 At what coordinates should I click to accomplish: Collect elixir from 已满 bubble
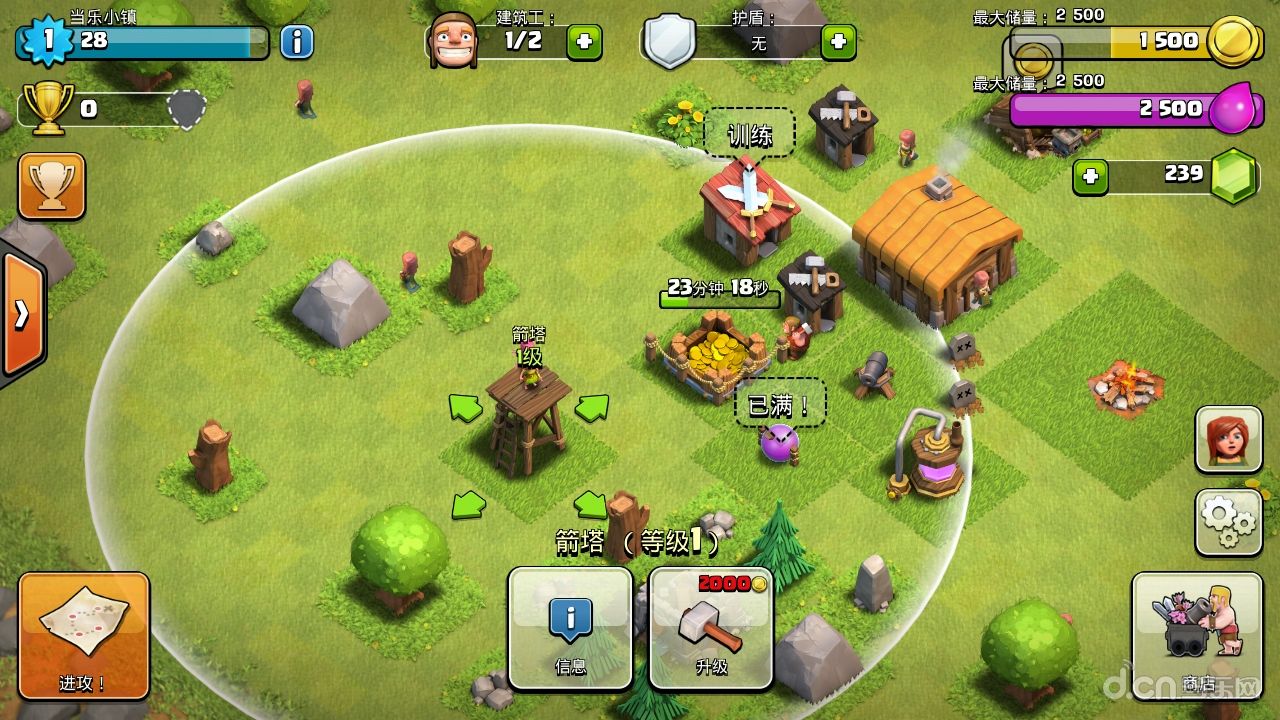[780, 405]
